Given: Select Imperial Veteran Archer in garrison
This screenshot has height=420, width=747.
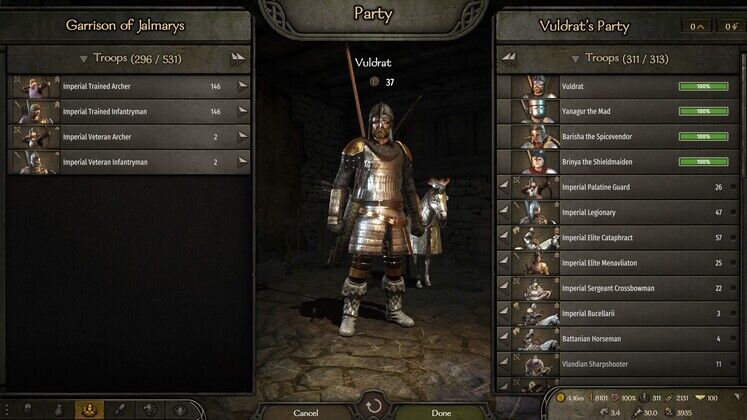Looking at the screenshot, I should coord(129,137).
